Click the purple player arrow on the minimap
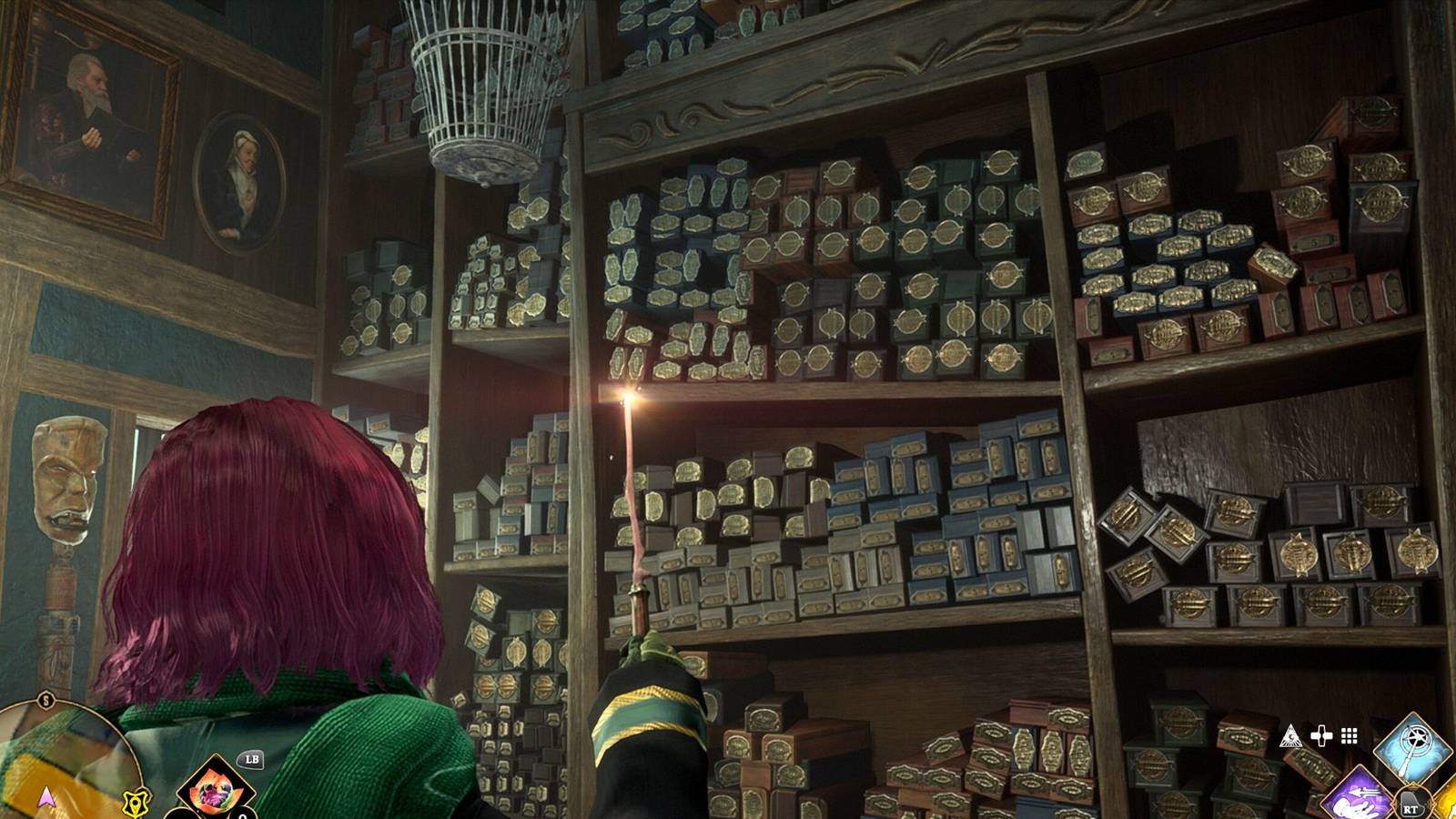This screenshot has width=1456, height=819. point(46,800)
